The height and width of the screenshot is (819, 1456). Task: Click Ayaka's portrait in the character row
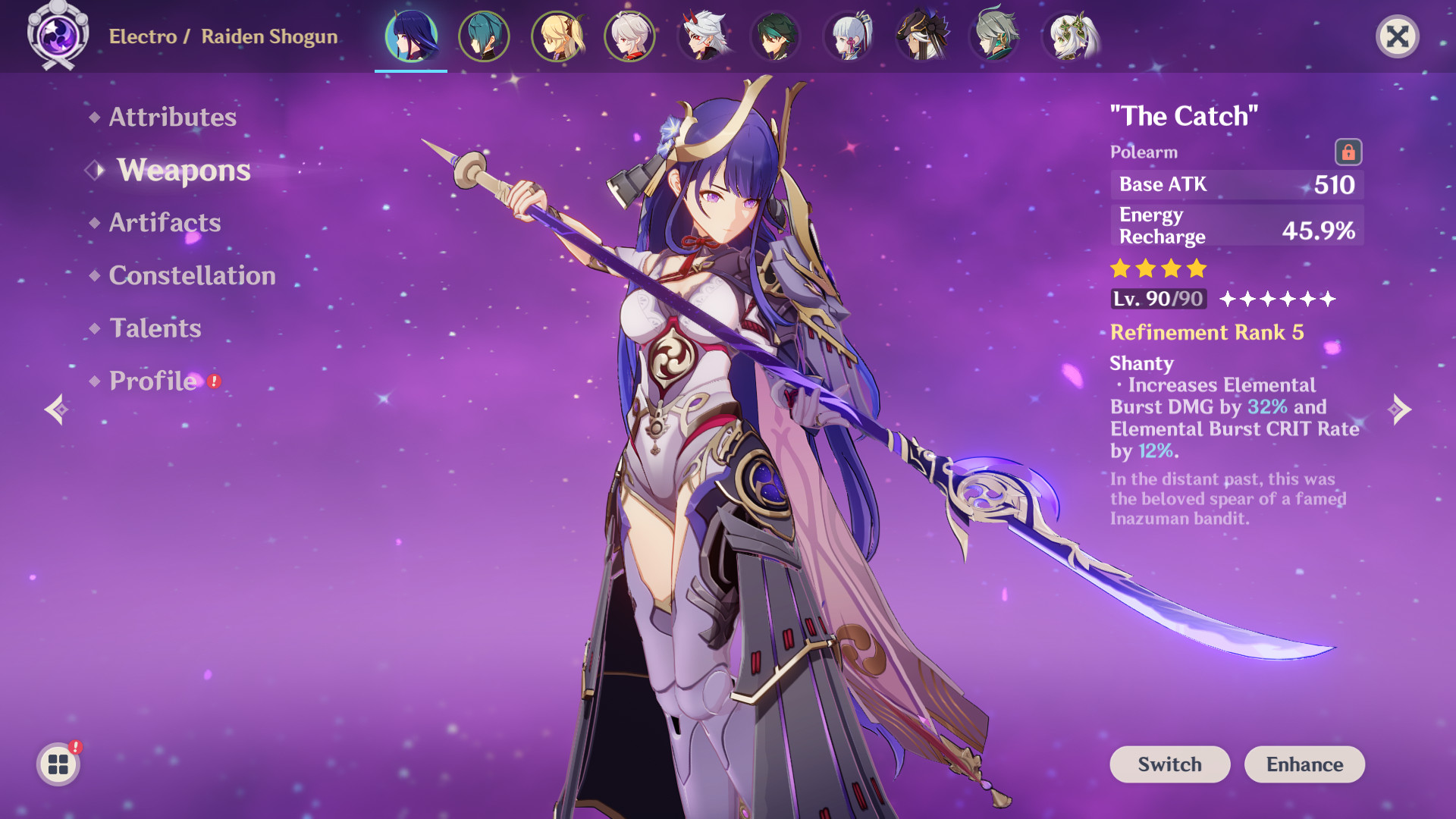(849, 36)
